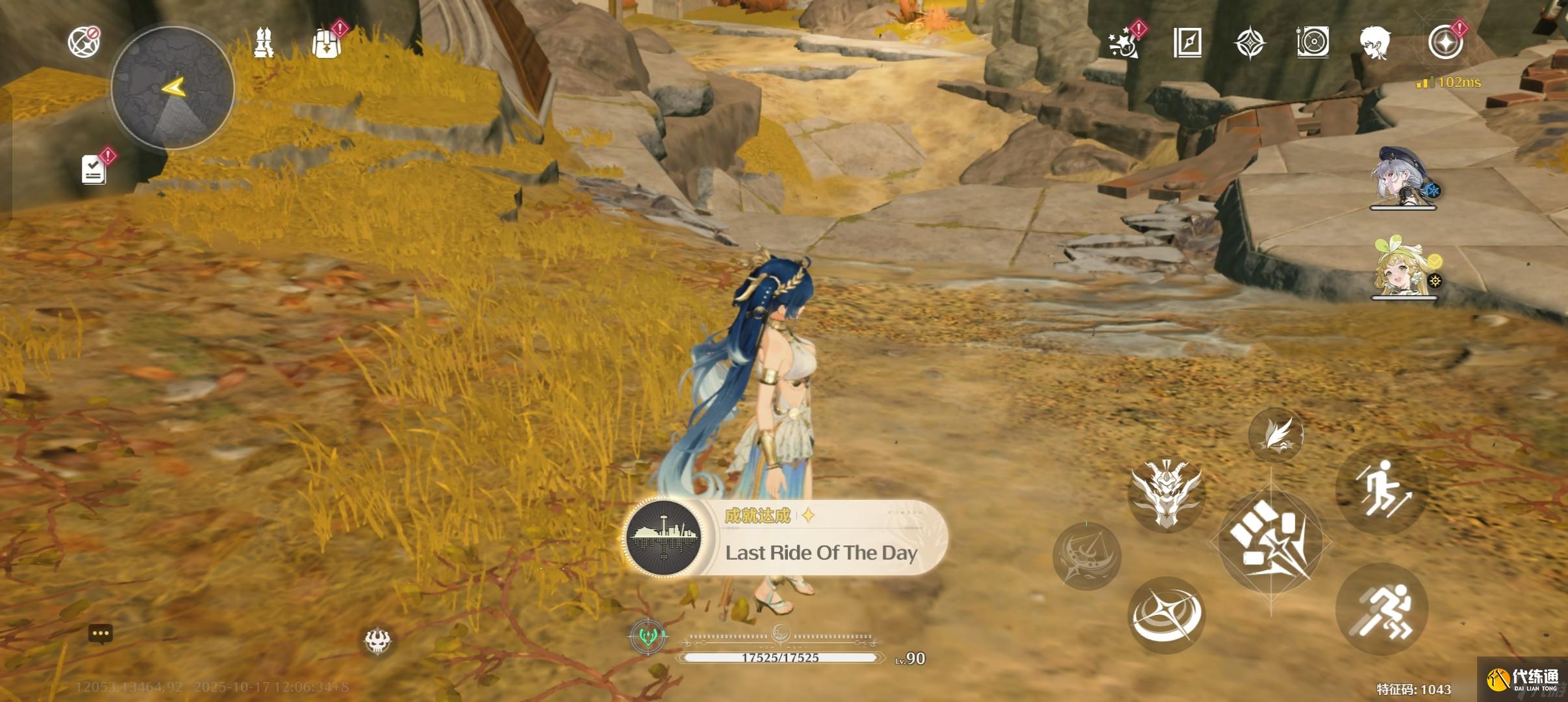Switch to the silver-haired party member
The width and height of the screenshot is (1568, 702).
pyautogui.click(x=1404, y=177)
